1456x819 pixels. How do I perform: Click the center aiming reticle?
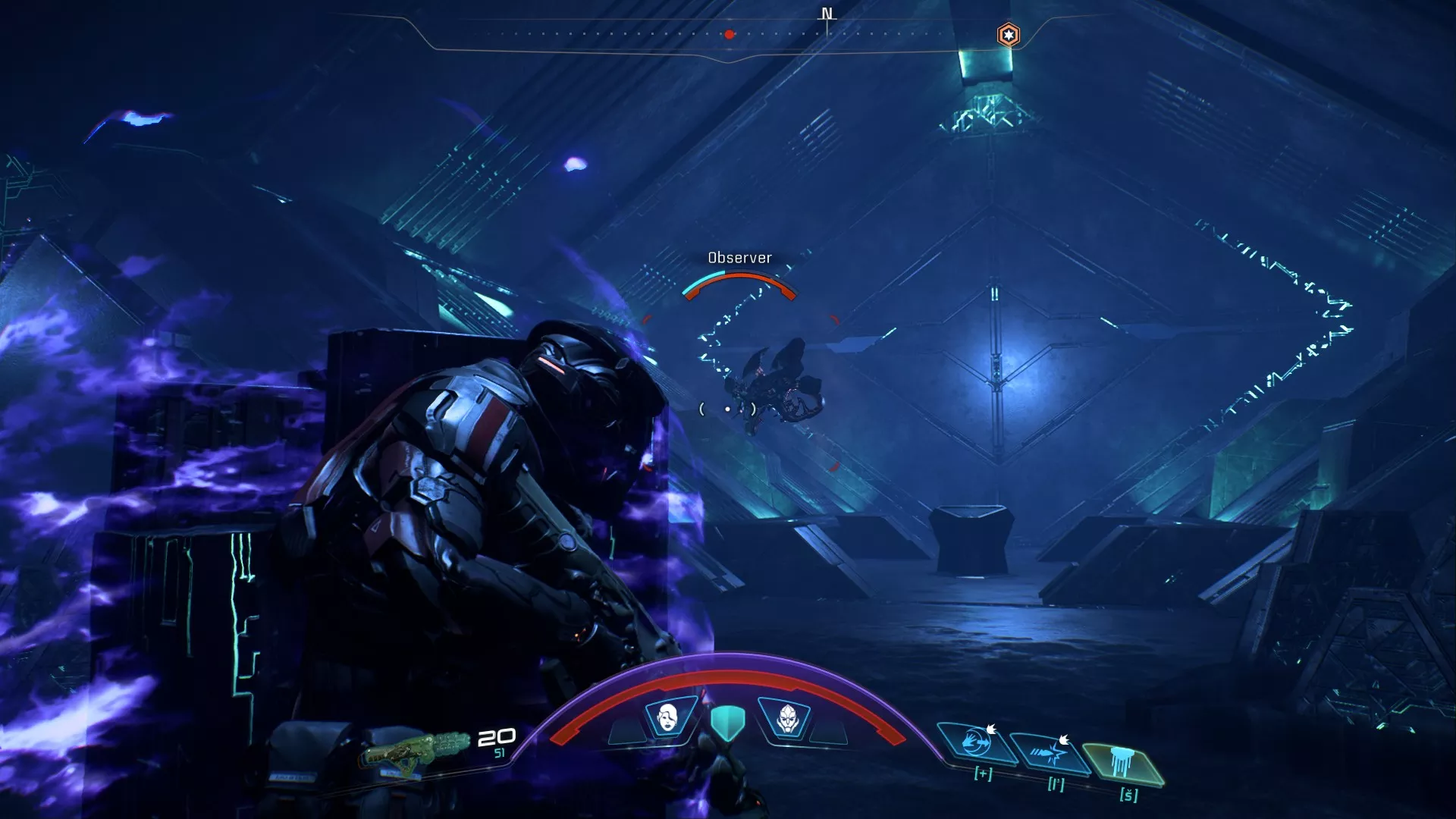(x=728, y=408)
